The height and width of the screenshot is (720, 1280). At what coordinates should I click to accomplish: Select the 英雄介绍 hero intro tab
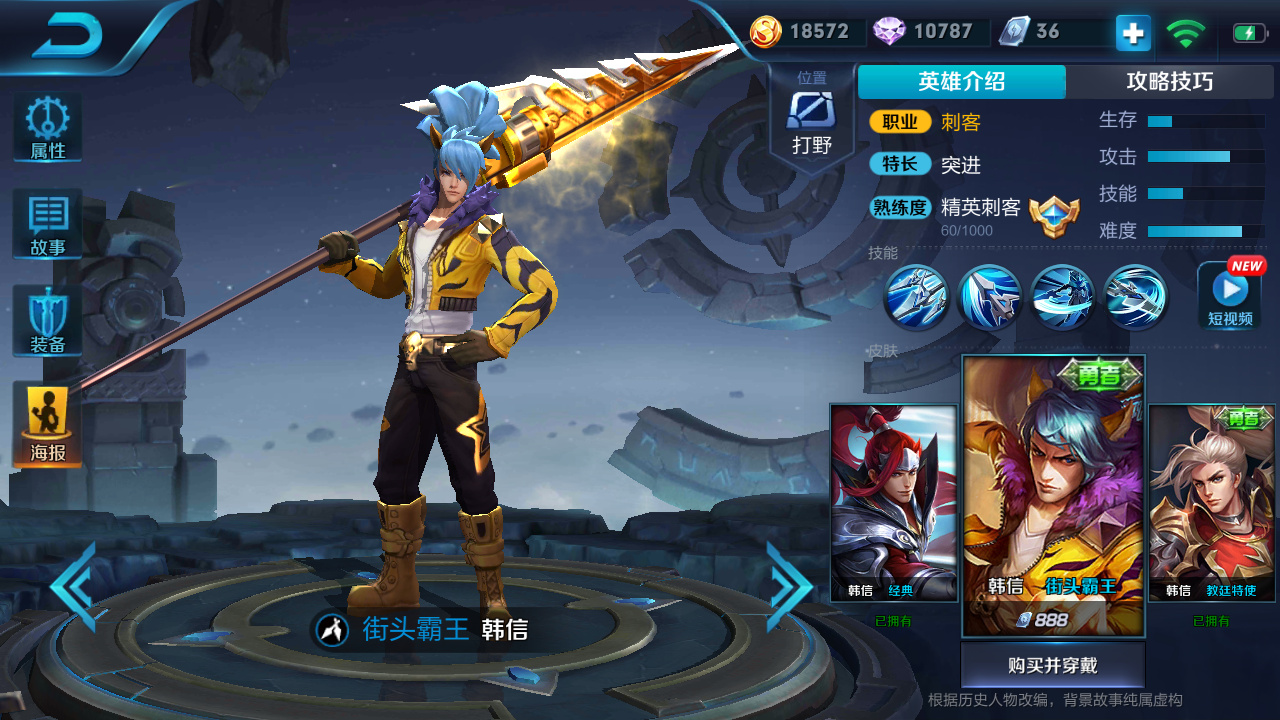[961, 82]
